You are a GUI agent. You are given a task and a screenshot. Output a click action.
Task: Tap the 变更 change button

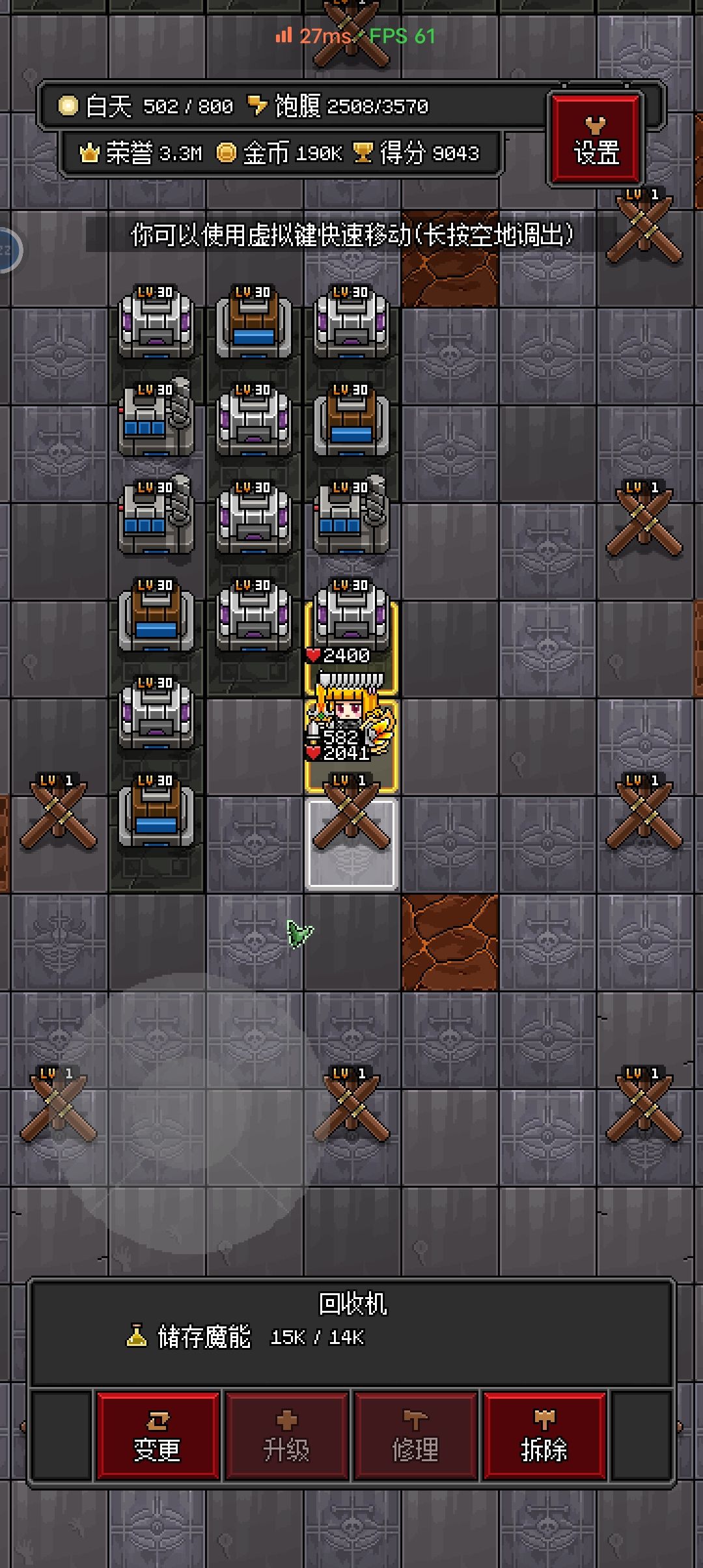pyautogui.click(x=158, y=1436)
